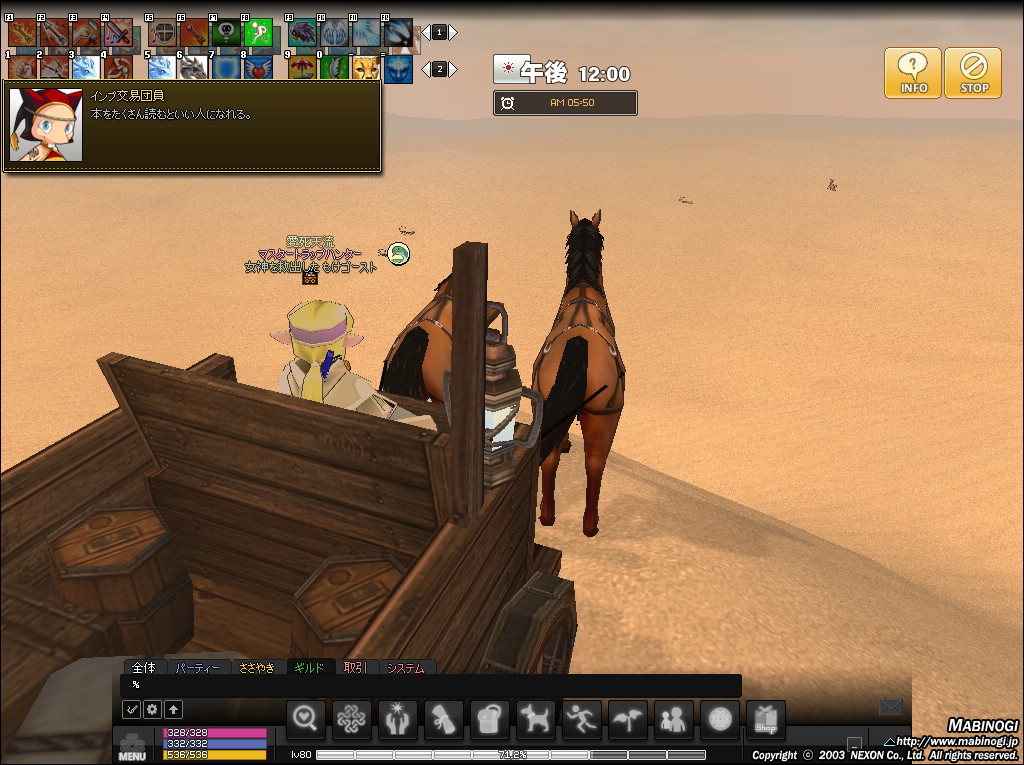
Task: Select the cheetah face hotbar slot
Action: tap(365, 68)
